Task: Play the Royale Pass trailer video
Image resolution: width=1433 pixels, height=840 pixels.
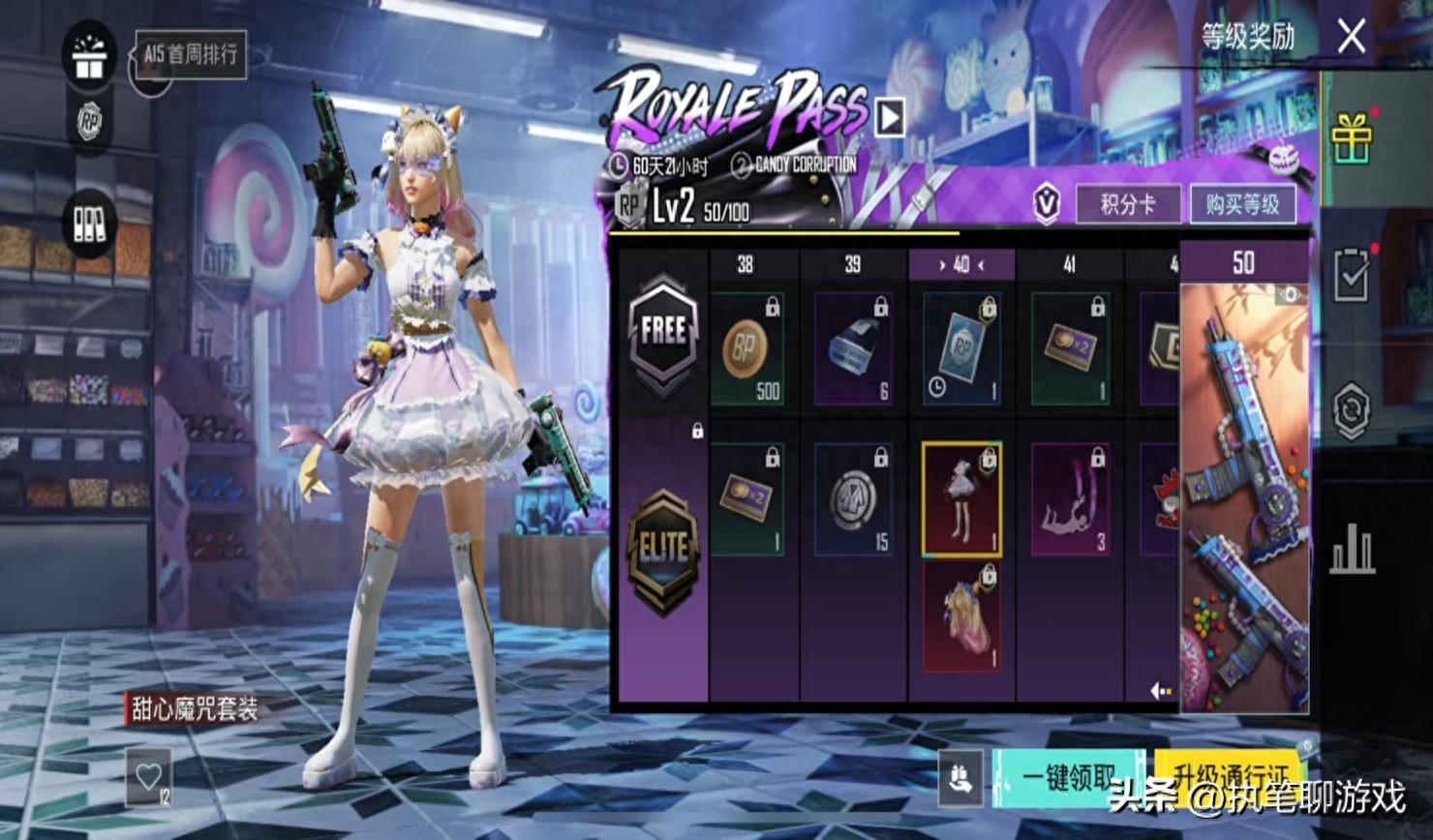Action: click(890, 117)
